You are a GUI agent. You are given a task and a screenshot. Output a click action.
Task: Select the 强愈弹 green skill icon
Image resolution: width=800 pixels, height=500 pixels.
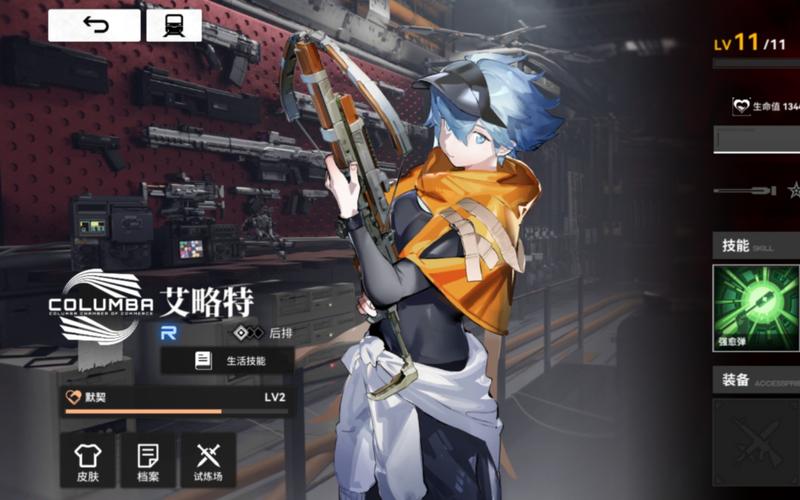point(757,306)
